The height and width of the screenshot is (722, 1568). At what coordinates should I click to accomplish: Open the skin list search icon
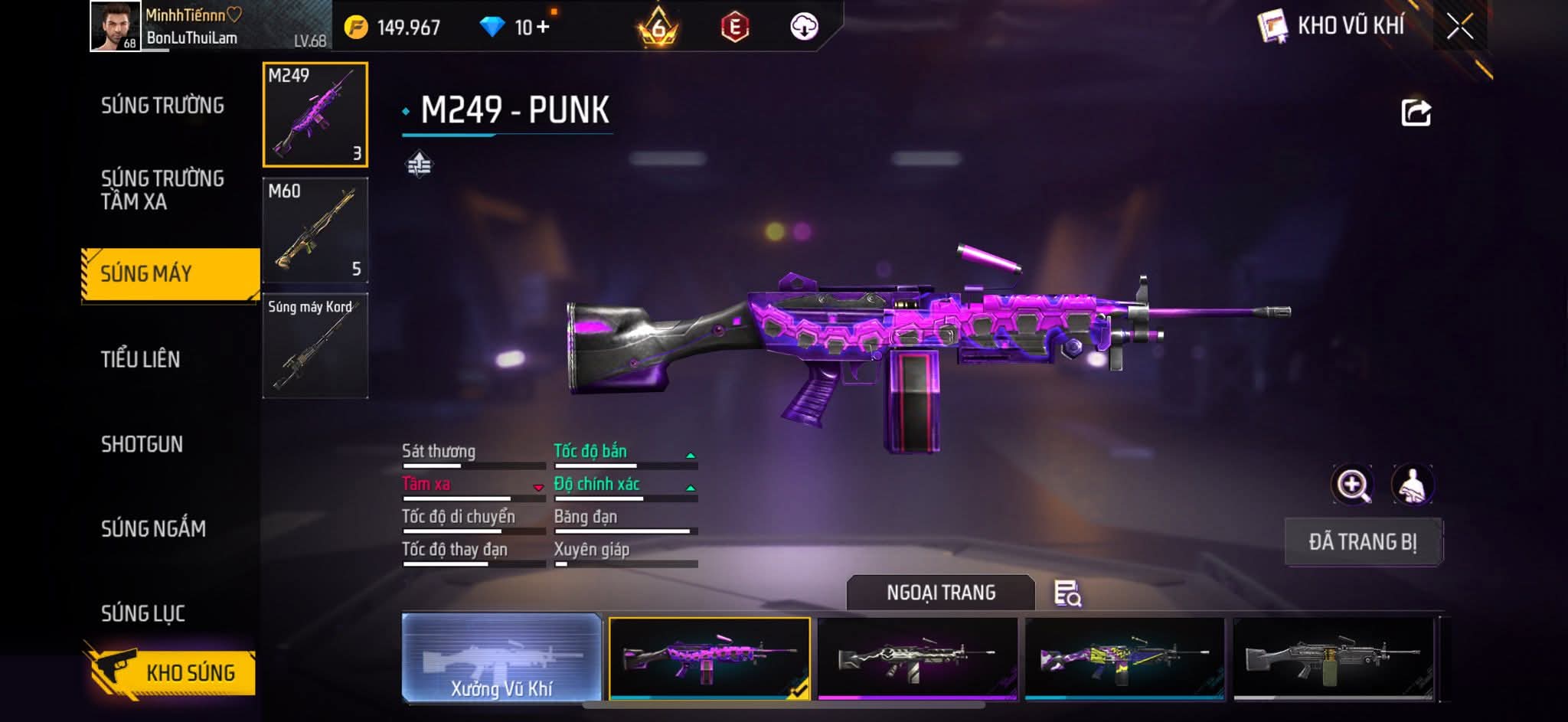[x=1067, y=593]
